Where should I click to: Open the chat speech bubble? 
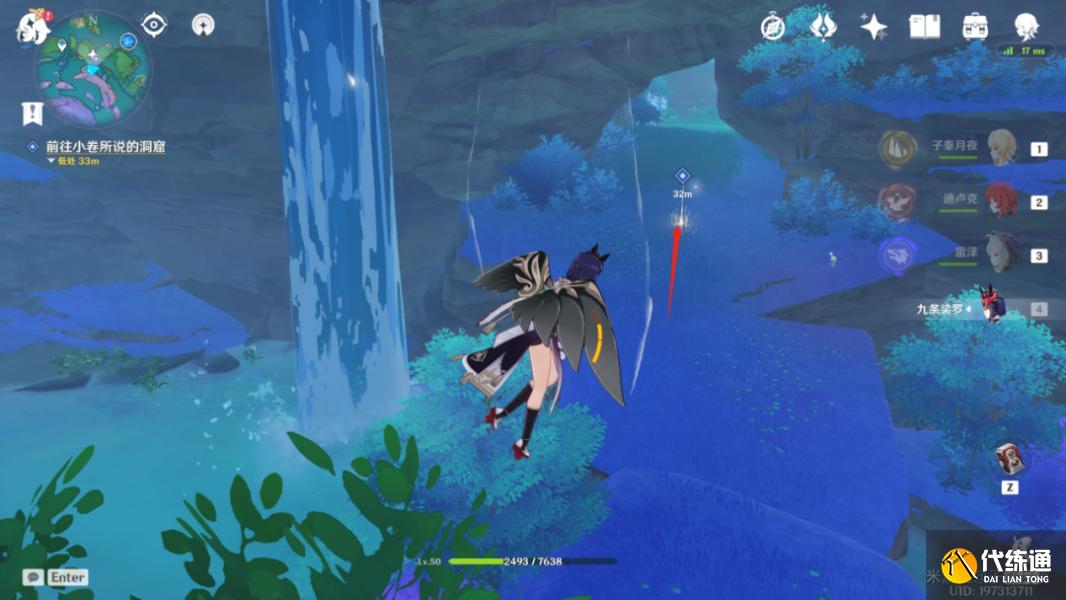(33, 577)
